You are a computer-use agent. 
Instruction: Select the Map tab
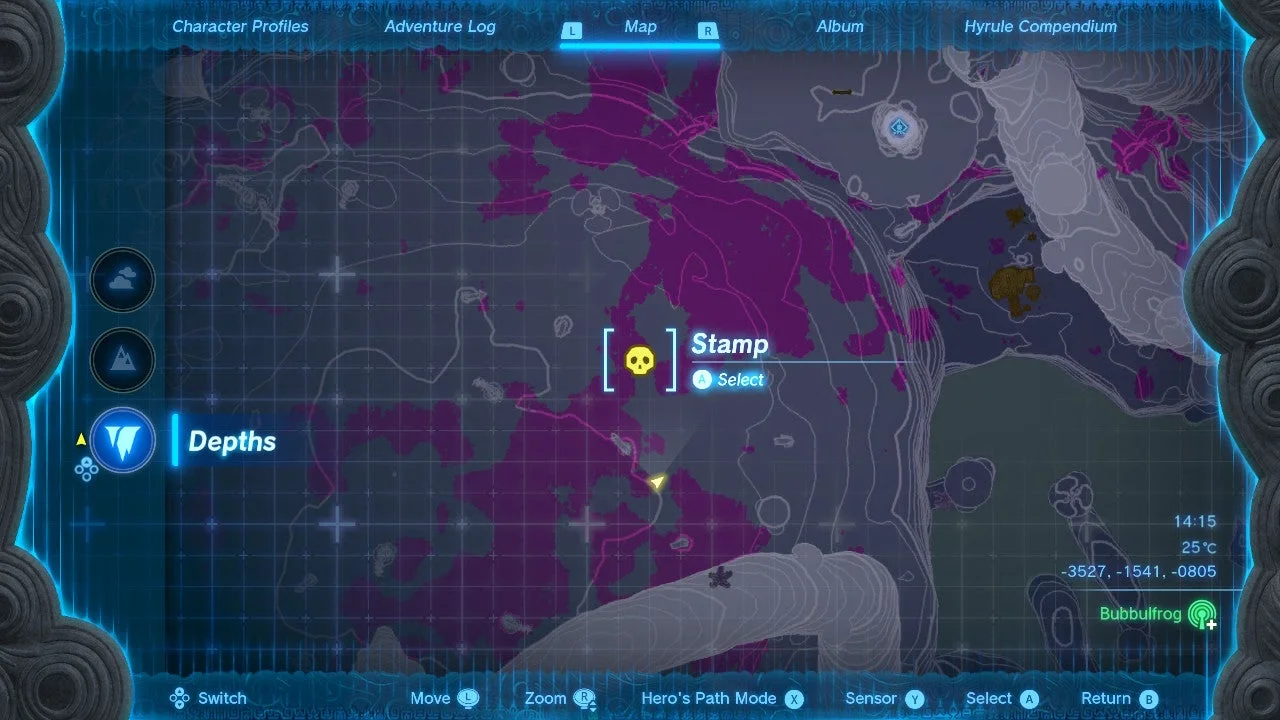coord(640,27)
